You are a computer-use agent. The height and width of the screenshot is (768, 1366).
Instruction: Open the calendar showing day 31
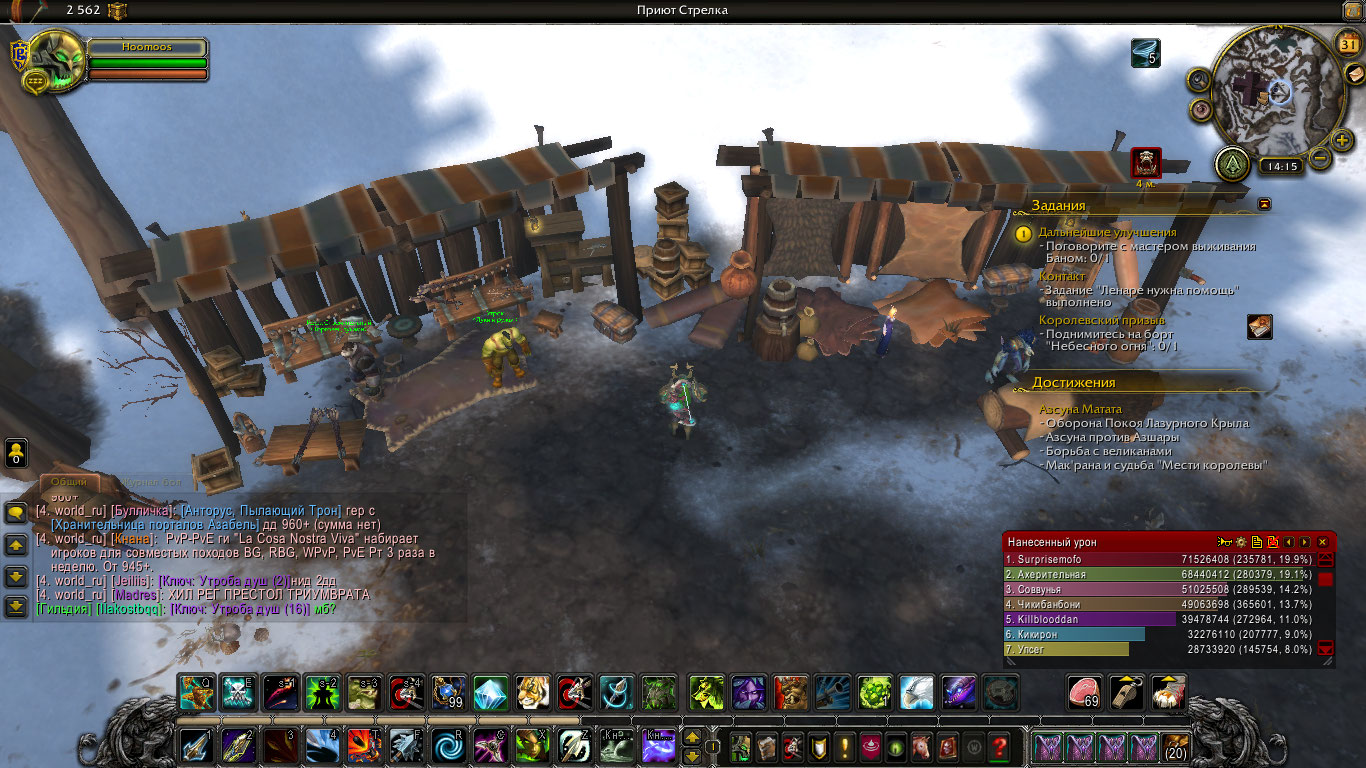tap(1347, 42)
